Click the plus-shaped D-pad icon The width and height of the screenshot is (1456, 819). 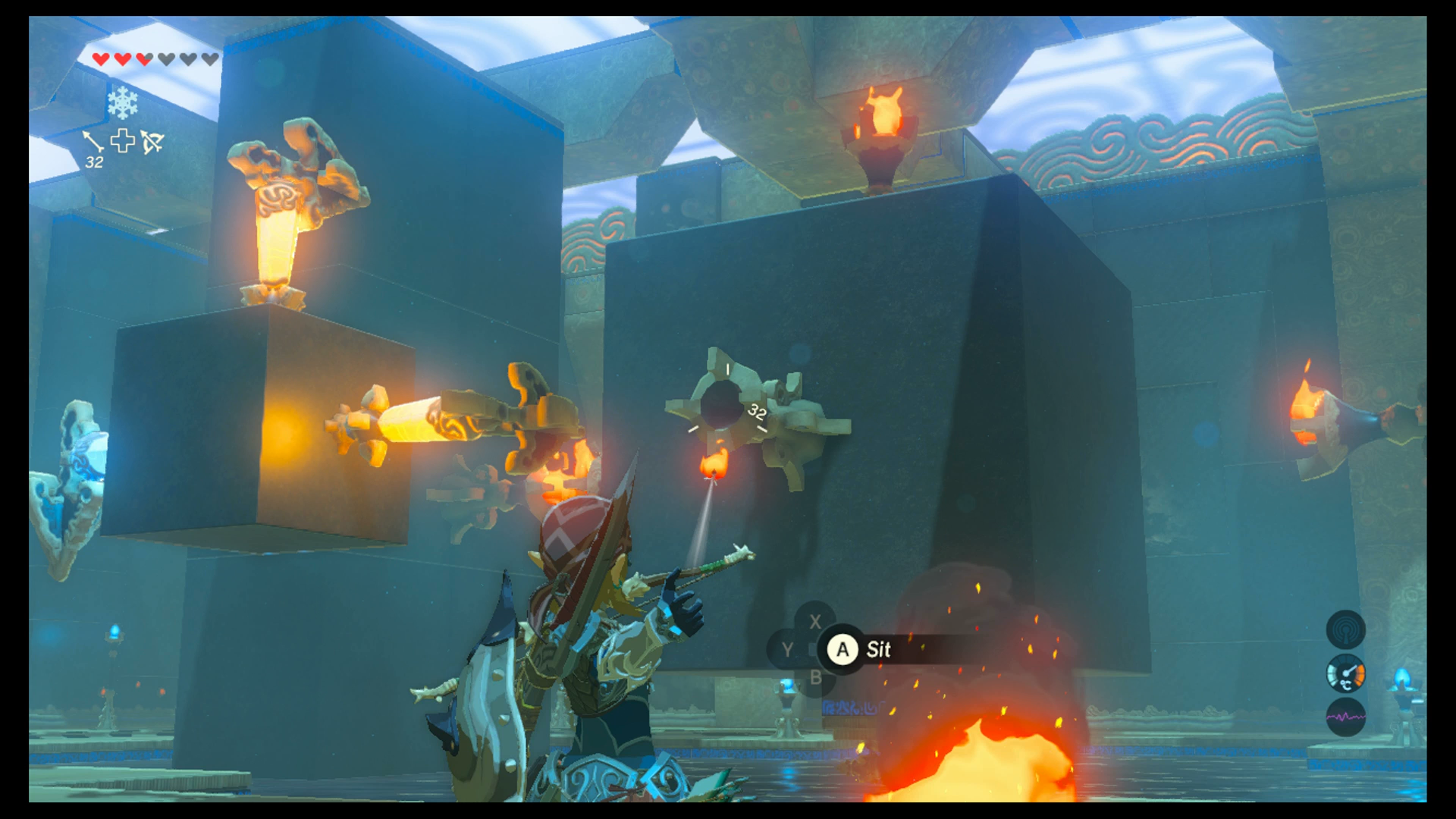coord(121,143)
